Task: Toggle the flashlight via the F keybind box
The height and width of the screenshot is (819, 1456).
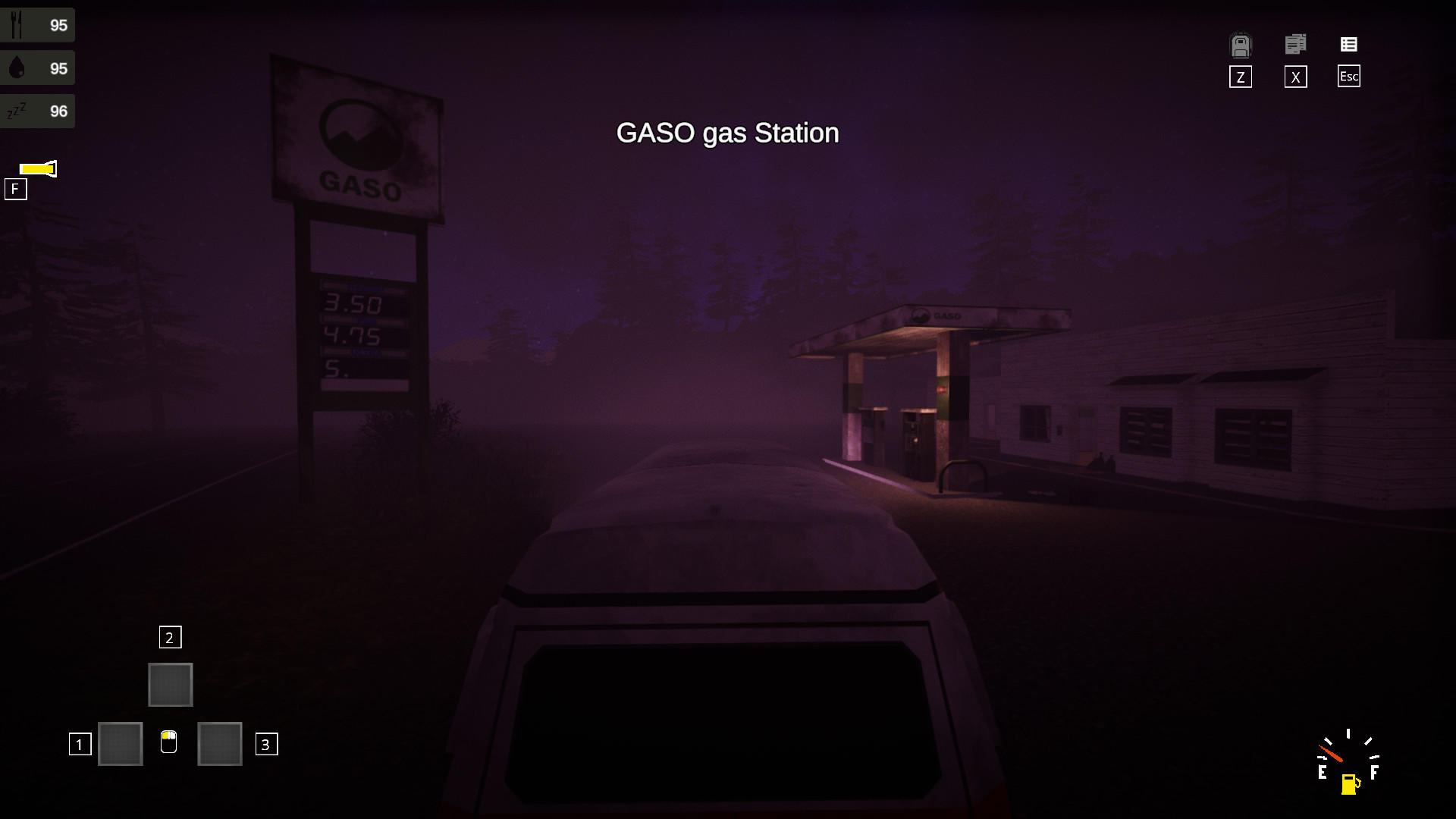Action: point(16,189)
